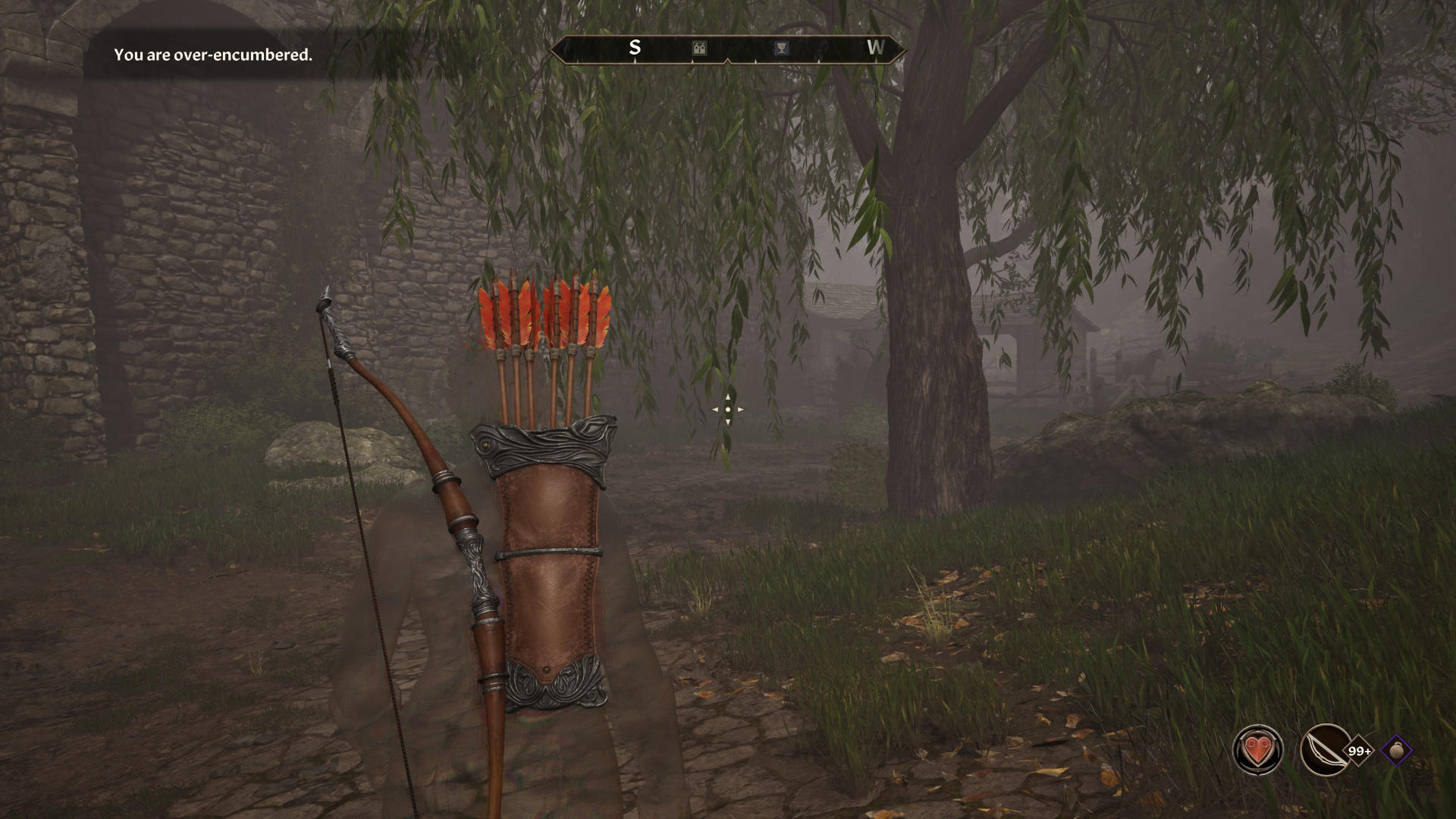This screenshot has width=1456, height=819.
Task: Click the heart-shaped active effect icon
Action: point(1258,750)
